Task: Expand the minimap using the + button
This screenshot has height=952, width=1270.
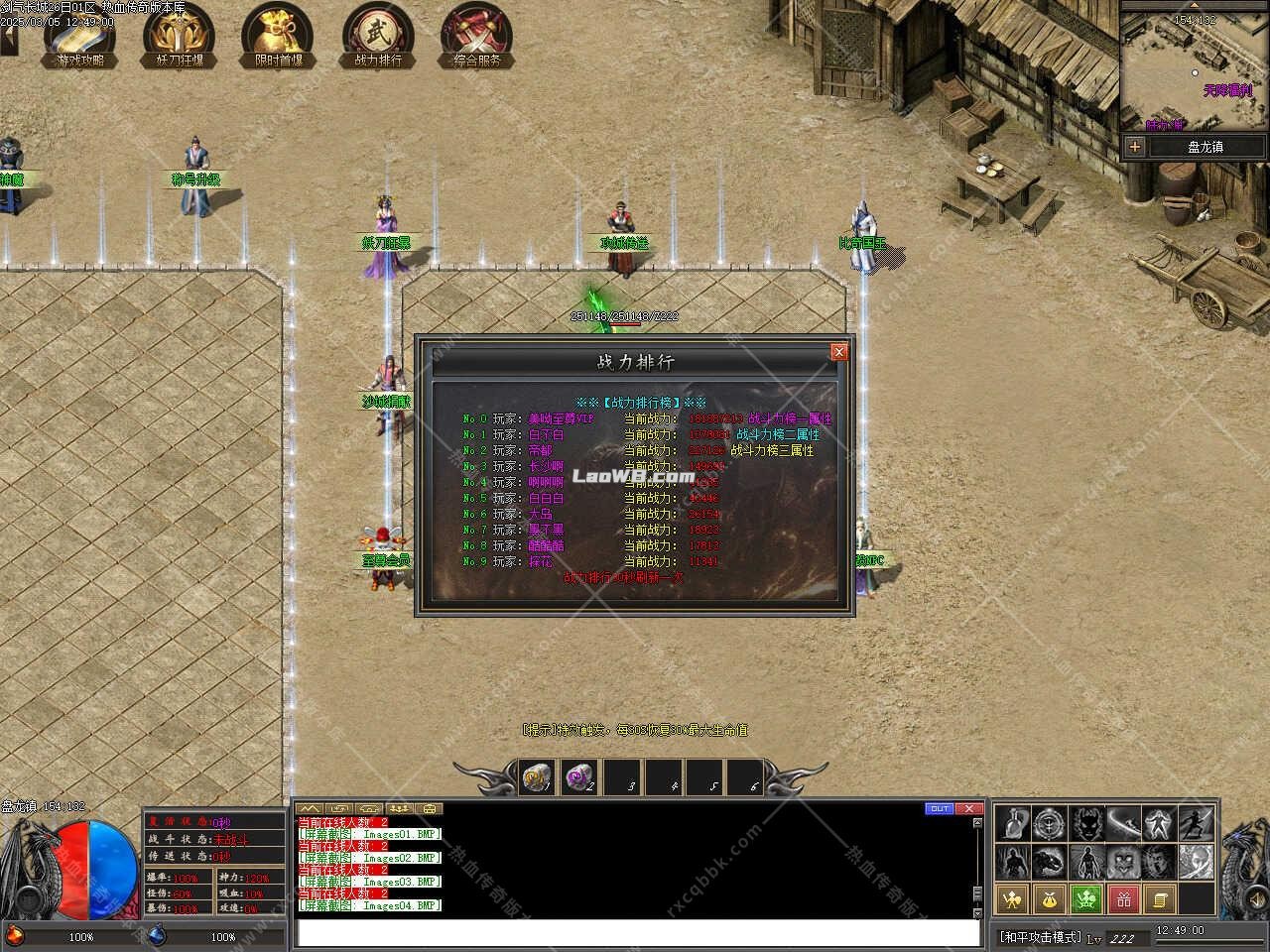Action: tap(1133, 147)
